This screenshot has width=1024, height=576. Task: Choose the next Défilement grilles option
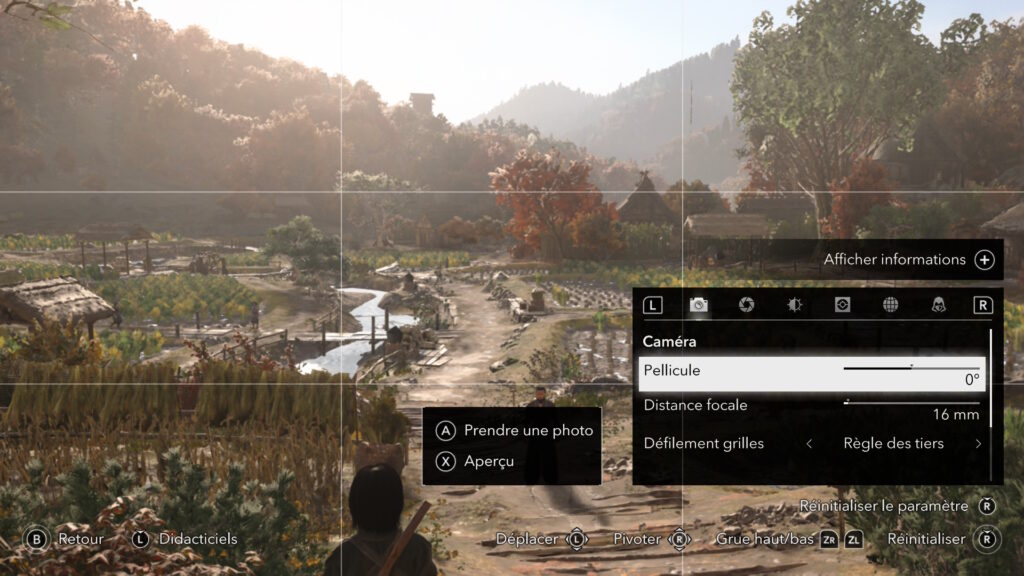(978, 443)
